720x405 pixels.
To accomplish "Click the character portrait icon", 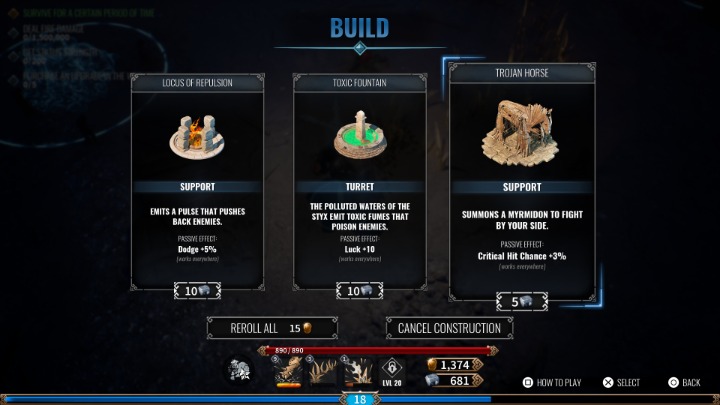I will point(239,371).
